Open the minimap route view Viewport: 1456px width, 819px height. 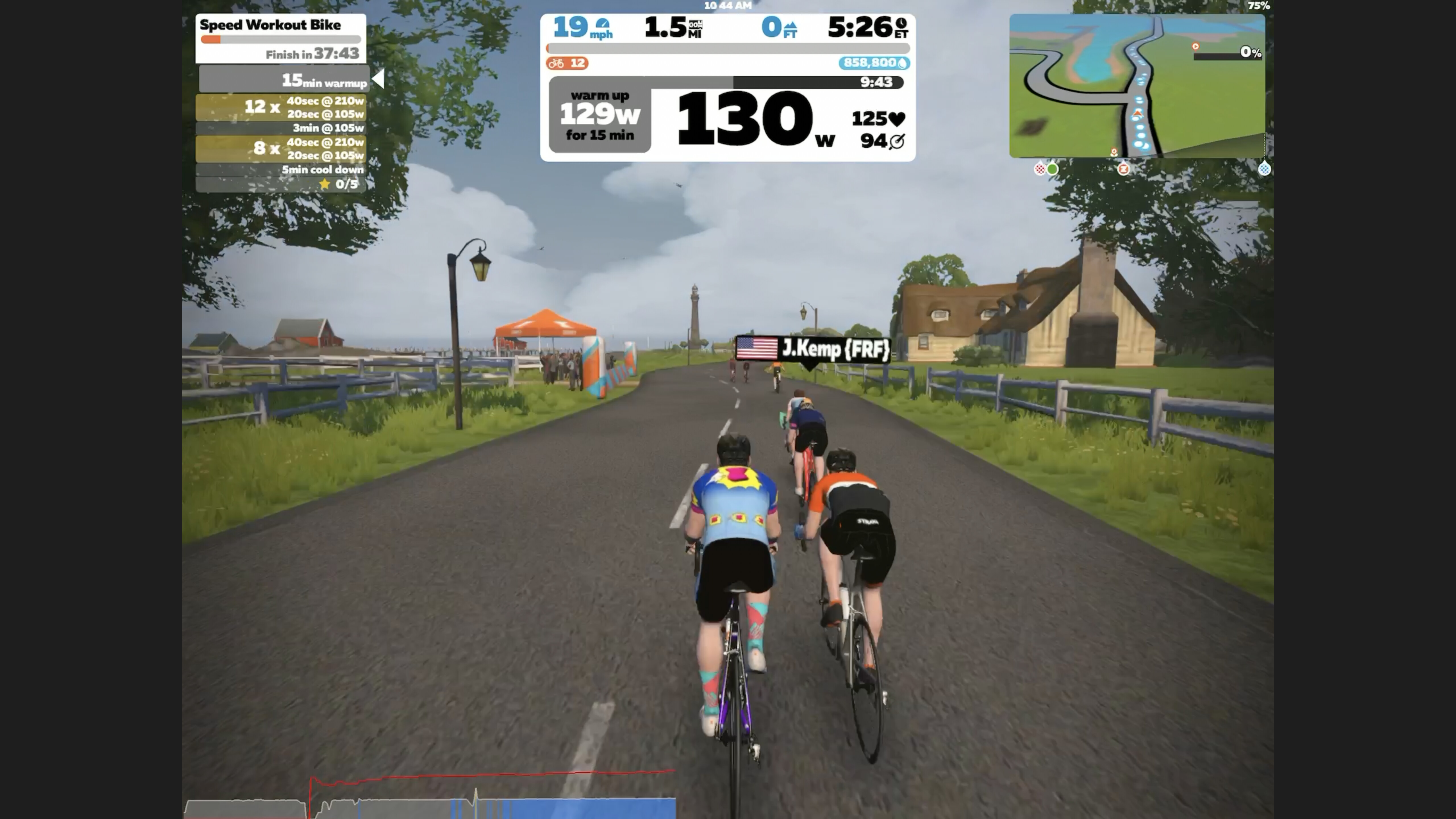pyautogui.click(x=1136, y=86)
